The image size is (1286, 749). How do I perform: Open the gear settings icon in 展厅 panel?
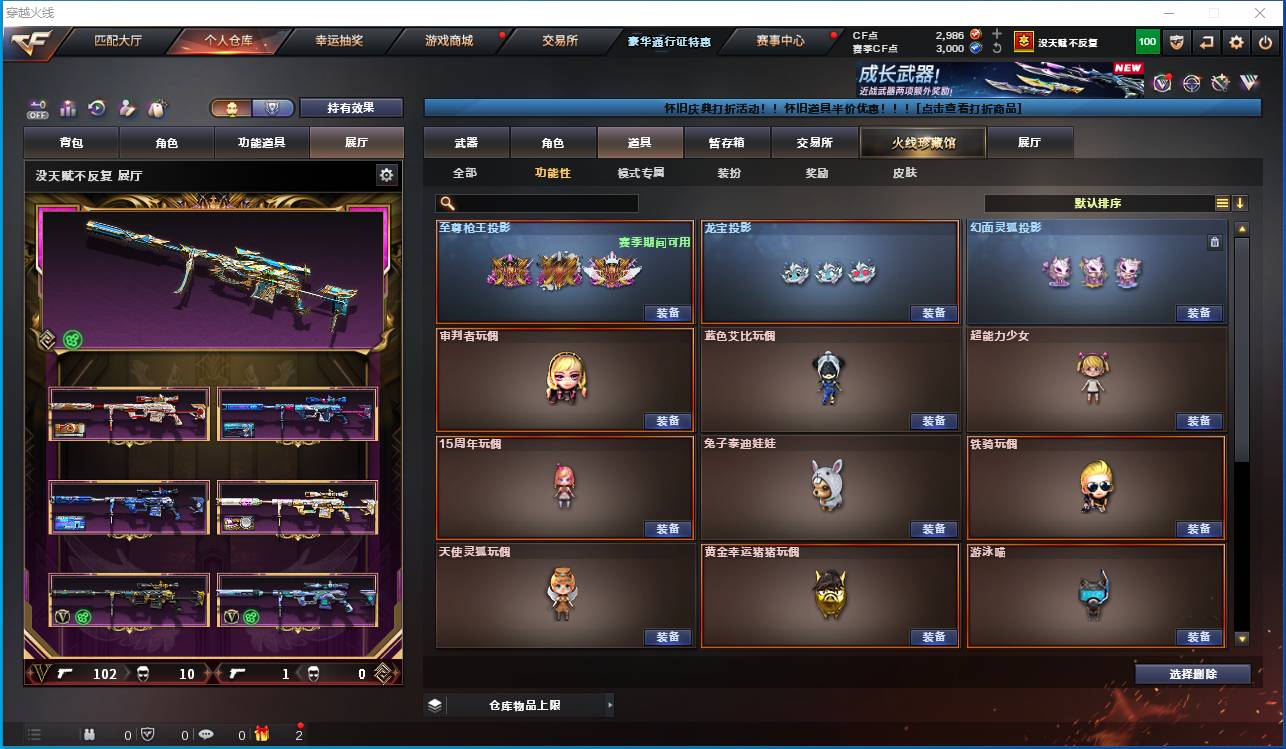[386, 173]
